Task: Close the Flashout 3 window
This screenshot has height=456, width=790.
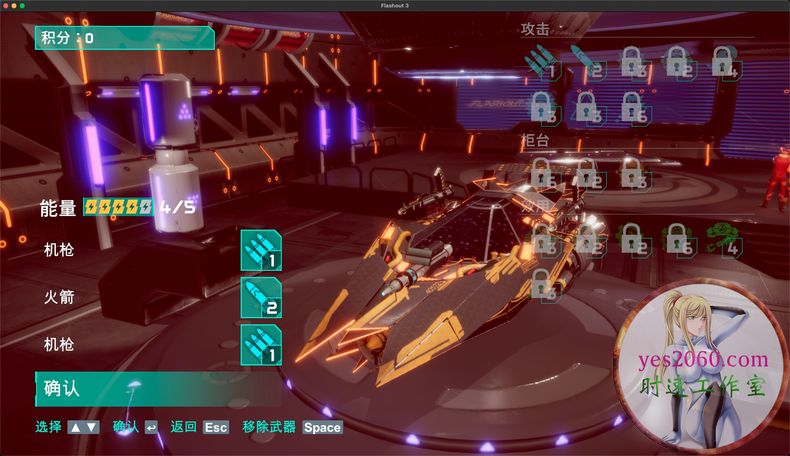Action: click(6, 5)
